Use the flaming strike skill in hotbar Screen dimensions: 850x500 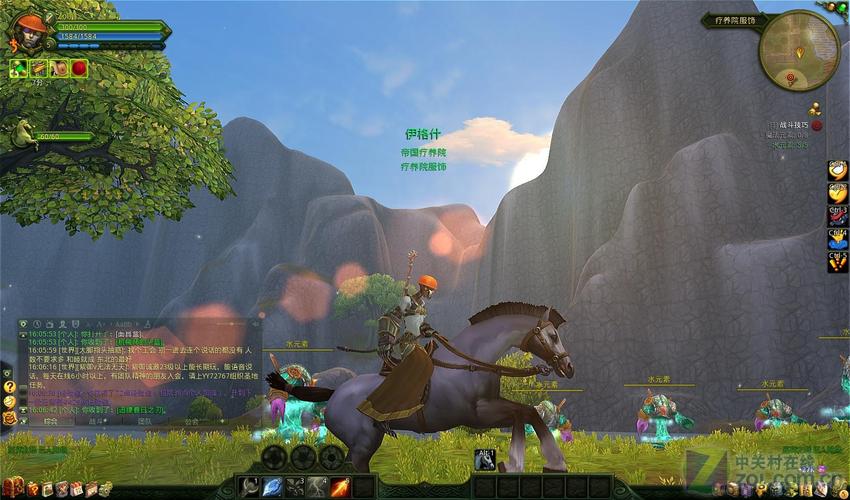point(340,487)
